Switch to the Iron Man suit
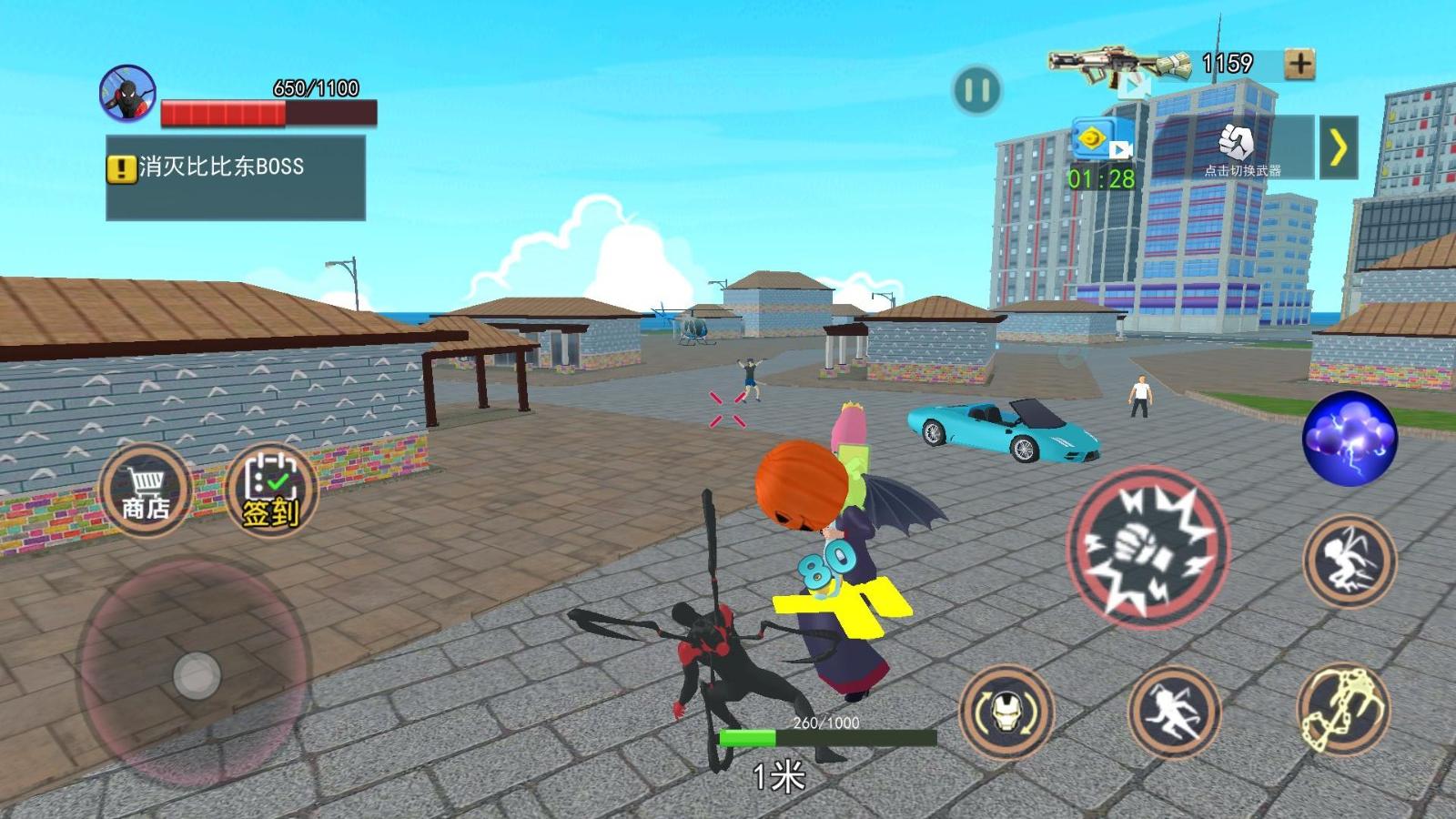The image size is (1456, 819). (x=1006, y=712)
